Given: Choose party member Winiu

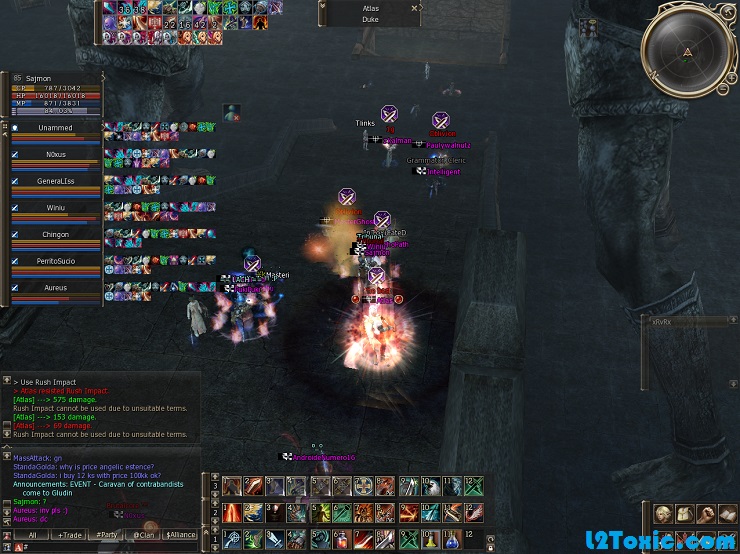Looking at the screenshot, I should pos(54,208).
